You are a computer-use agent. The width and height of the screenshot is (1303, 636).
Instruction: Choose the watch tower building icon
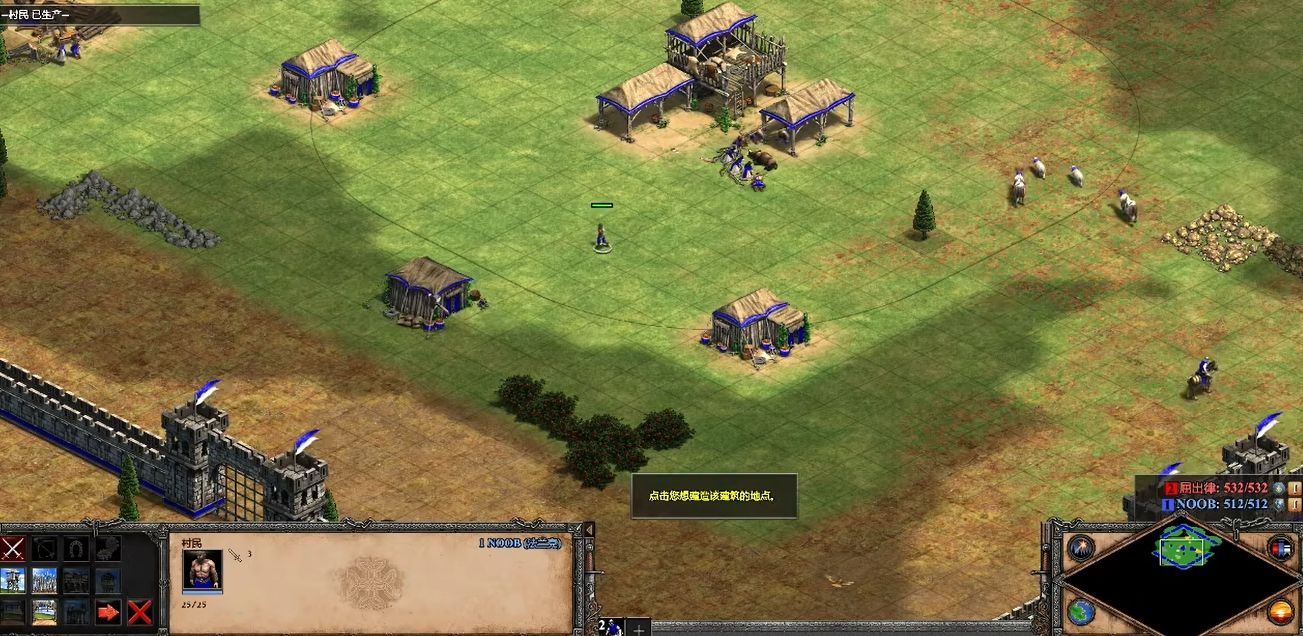[13, 580]
